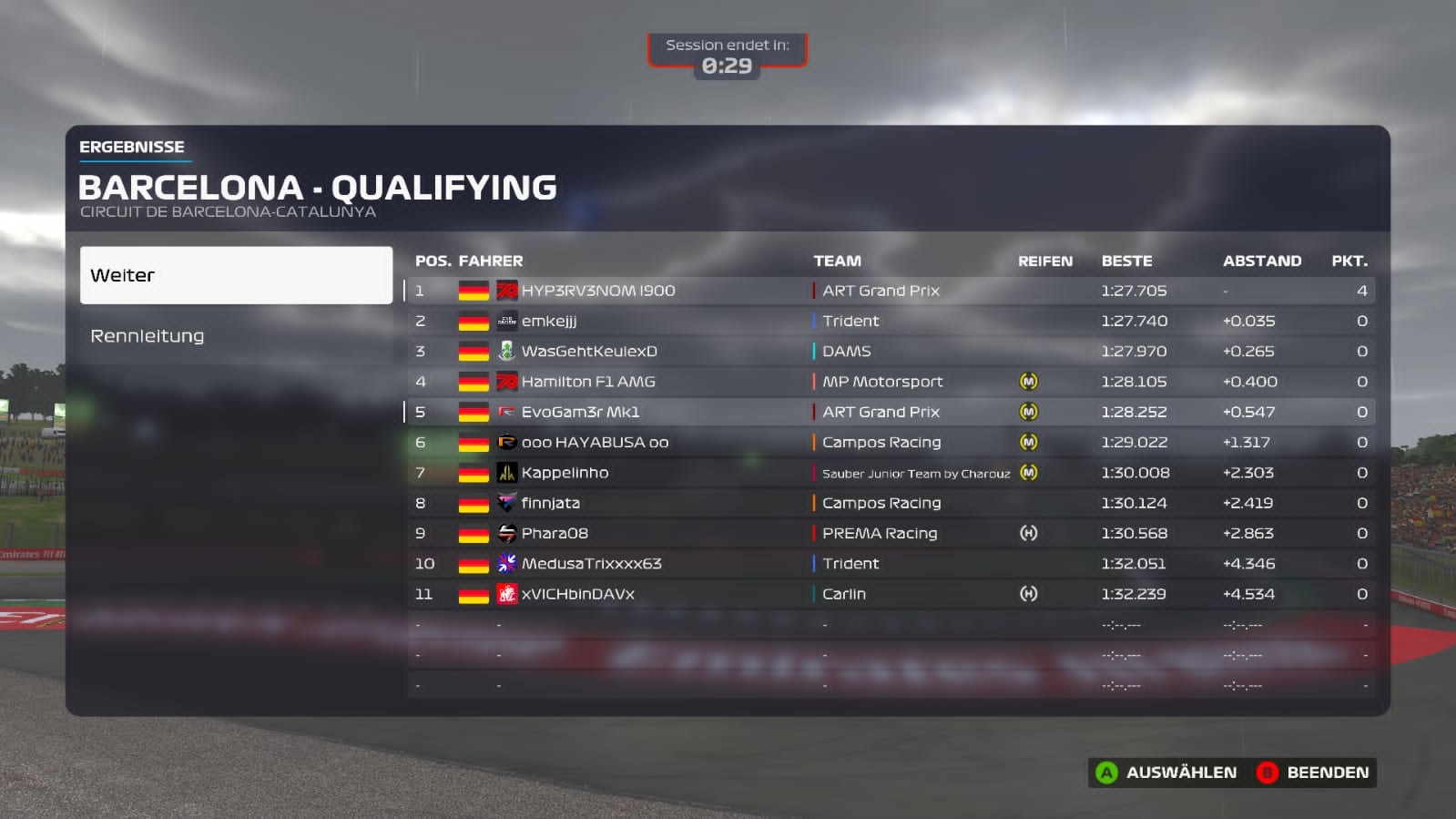Select the Weiter menu entry
The image size is (1456, 819).
click(236, 275)
